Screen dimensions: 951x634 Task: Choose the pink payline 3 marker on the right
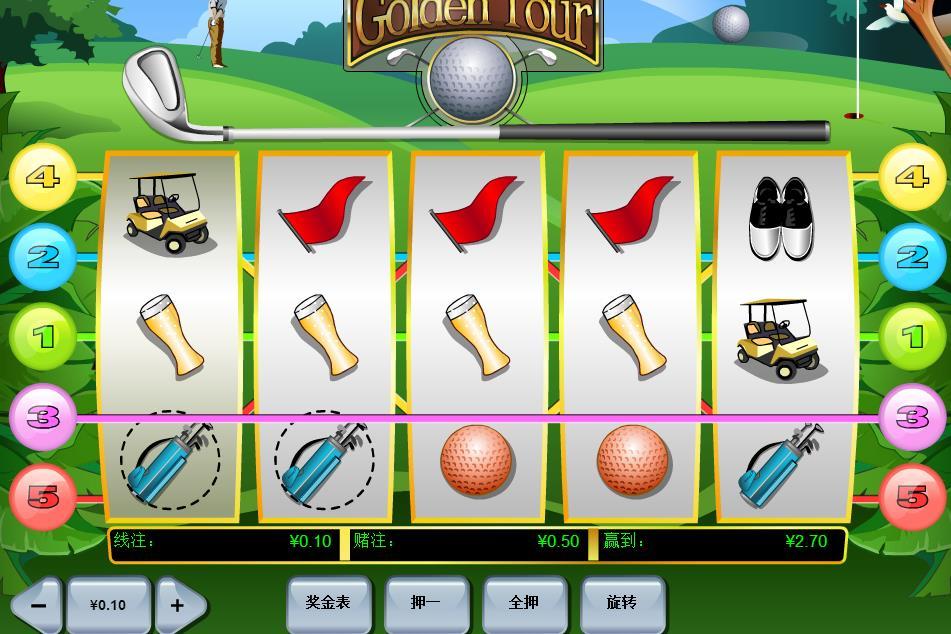pyautogui.click(x=912, y=416)
